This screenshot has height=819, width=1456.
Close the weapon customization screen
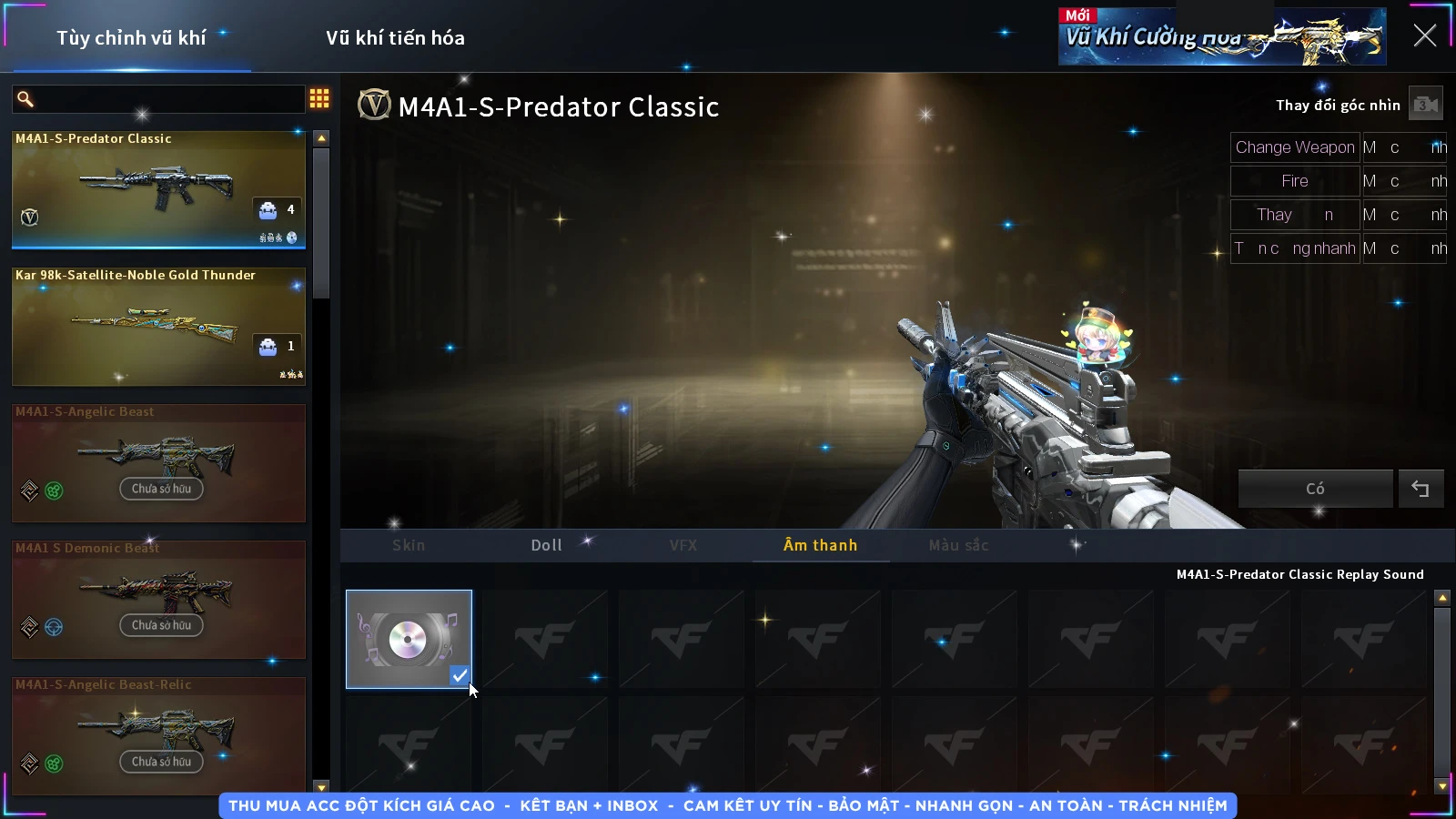[1424, 35]
